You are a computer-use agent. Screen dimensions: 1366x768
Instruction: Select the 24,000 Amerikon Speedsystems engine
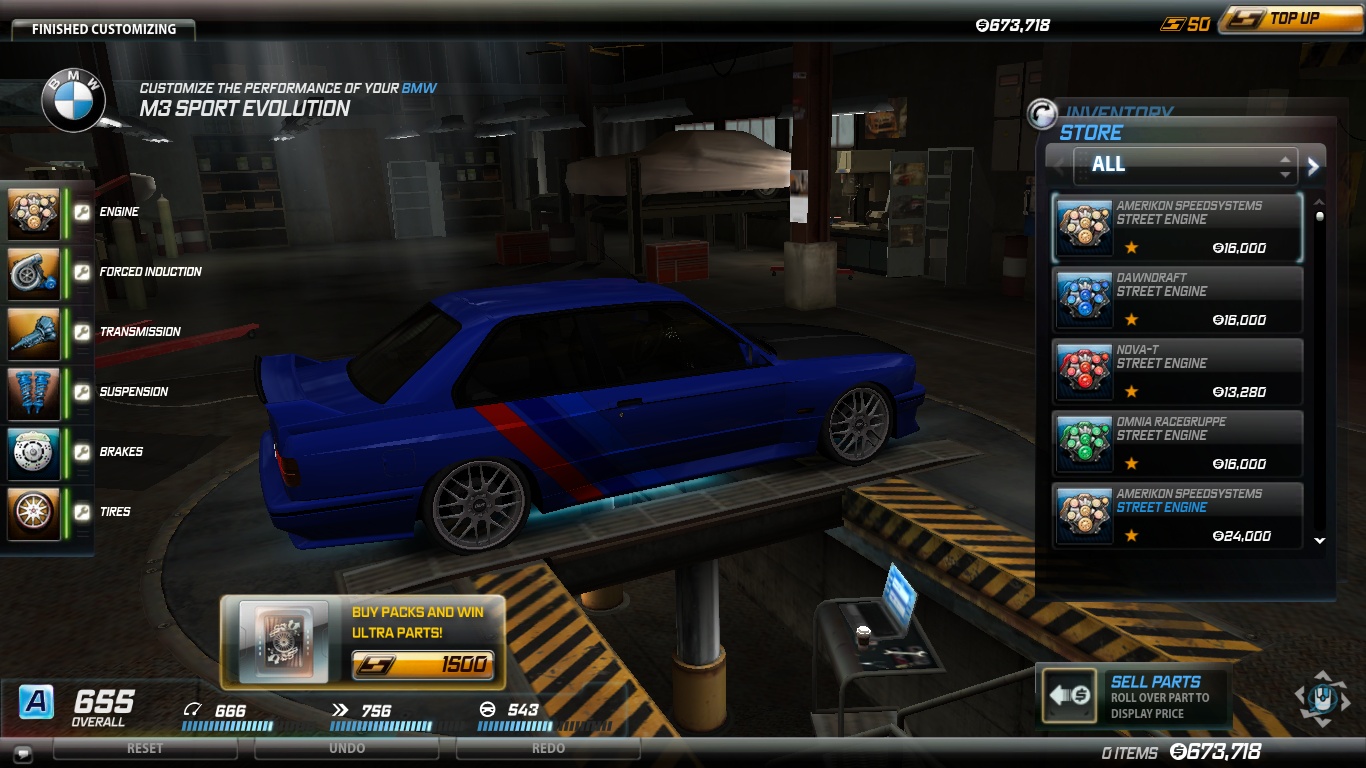[x=1178, y=515]
